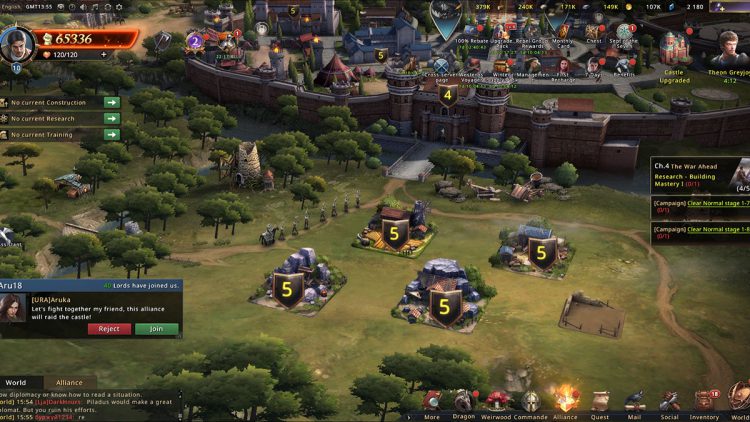750x422 pixels.
Task: Select the World chat tab
Action: (x=16, y=382)
